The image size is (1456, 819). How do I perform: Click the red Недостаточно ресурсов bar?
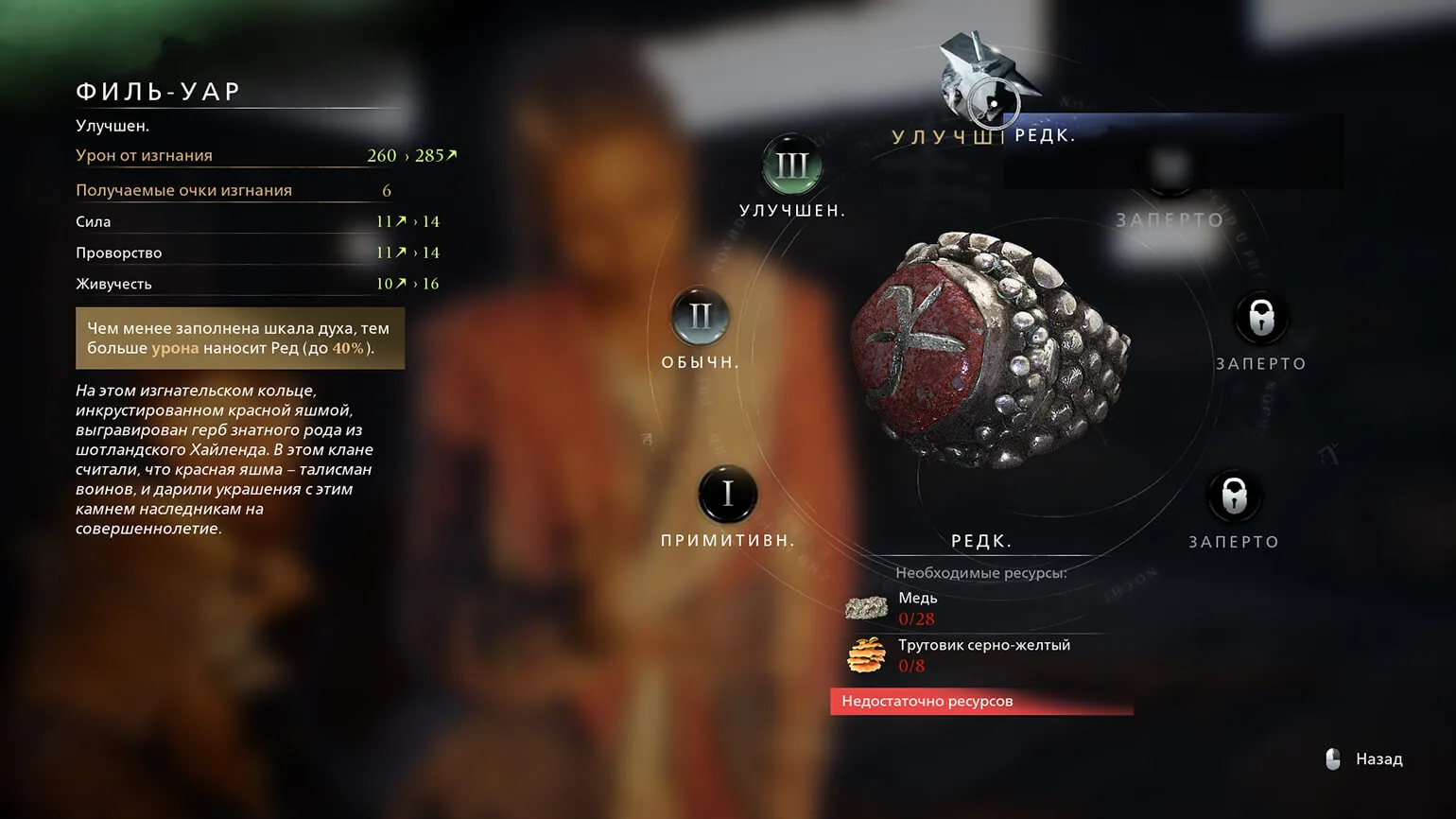pyautogui.click(x=980, y=702)
